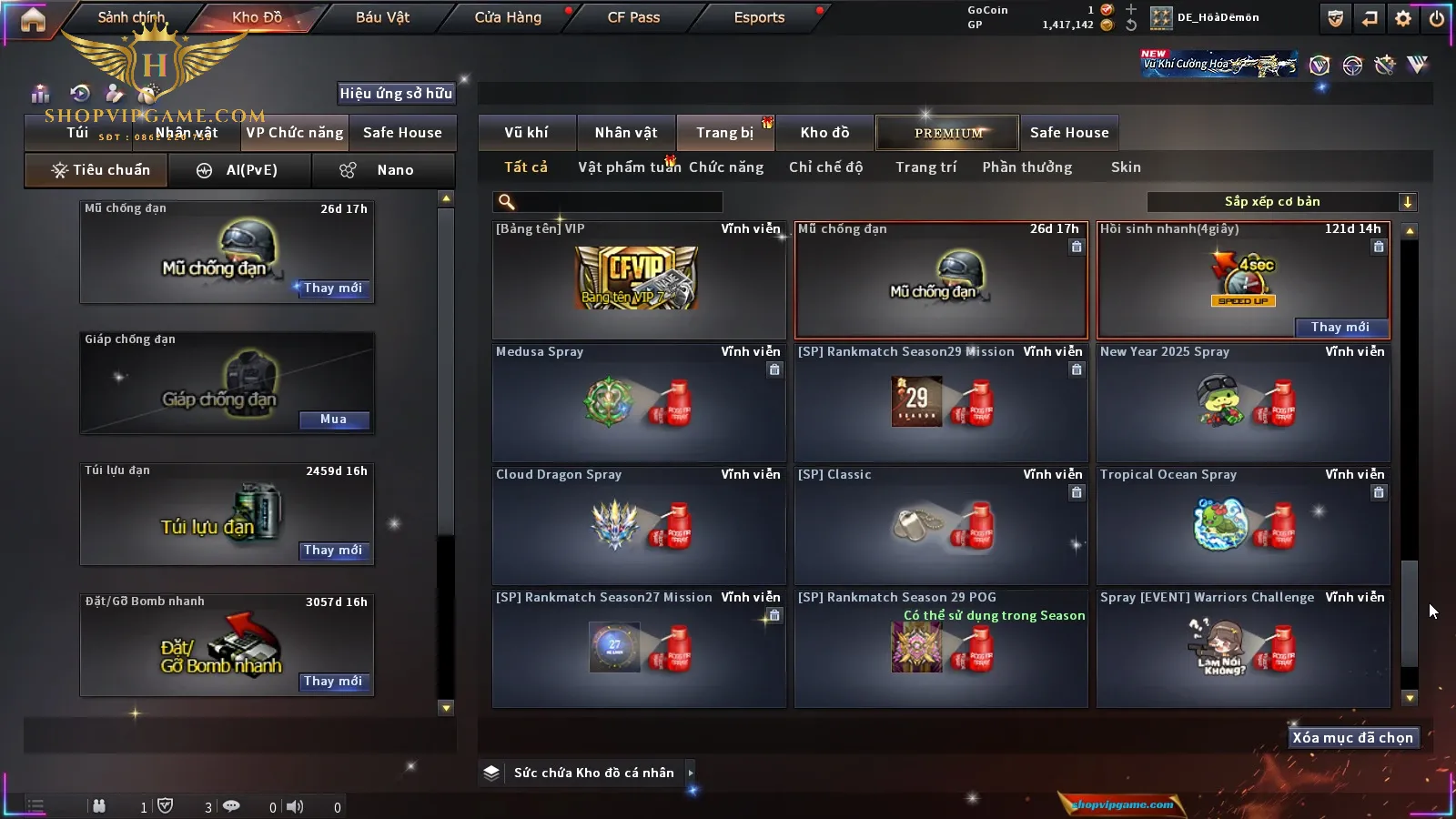Select the Medusa Spray item
The width and height of the screenshot is (1456, 819).
pyautogui.click(x=638, y=403)
